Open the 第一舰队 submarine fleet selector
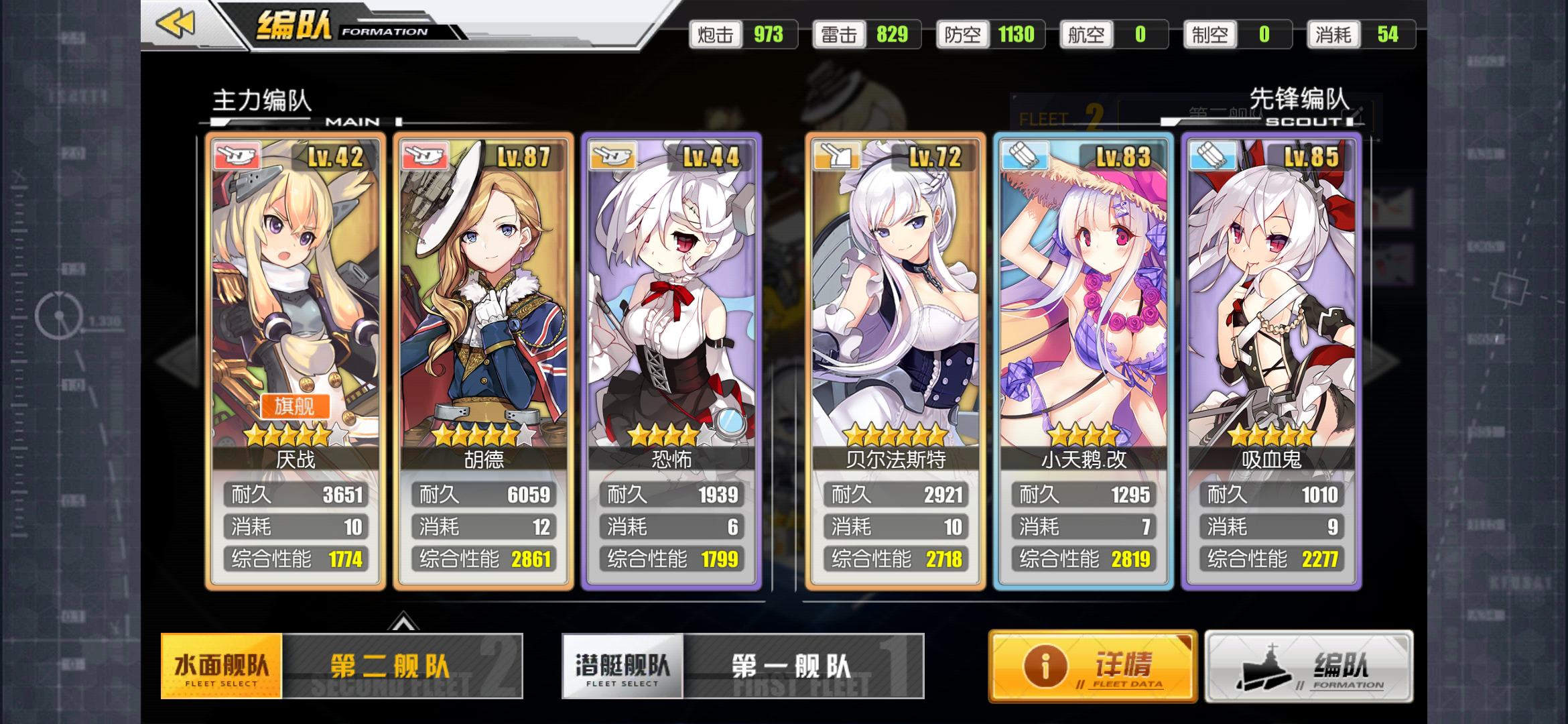This screenshot has width=1568, height=724. pyautogui.click(x=803, y=666)
